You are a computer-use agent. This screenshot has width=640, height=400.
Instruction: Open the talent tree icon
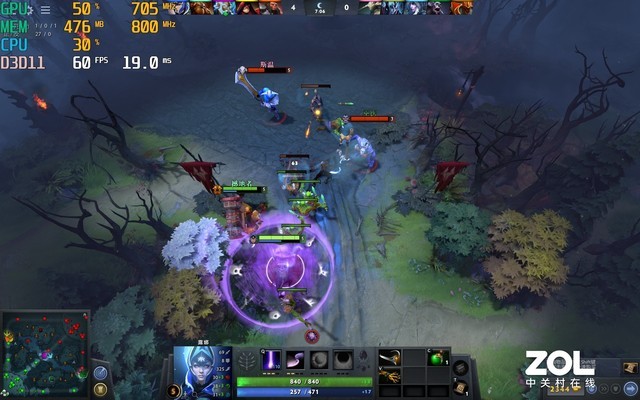pos(249,360)
